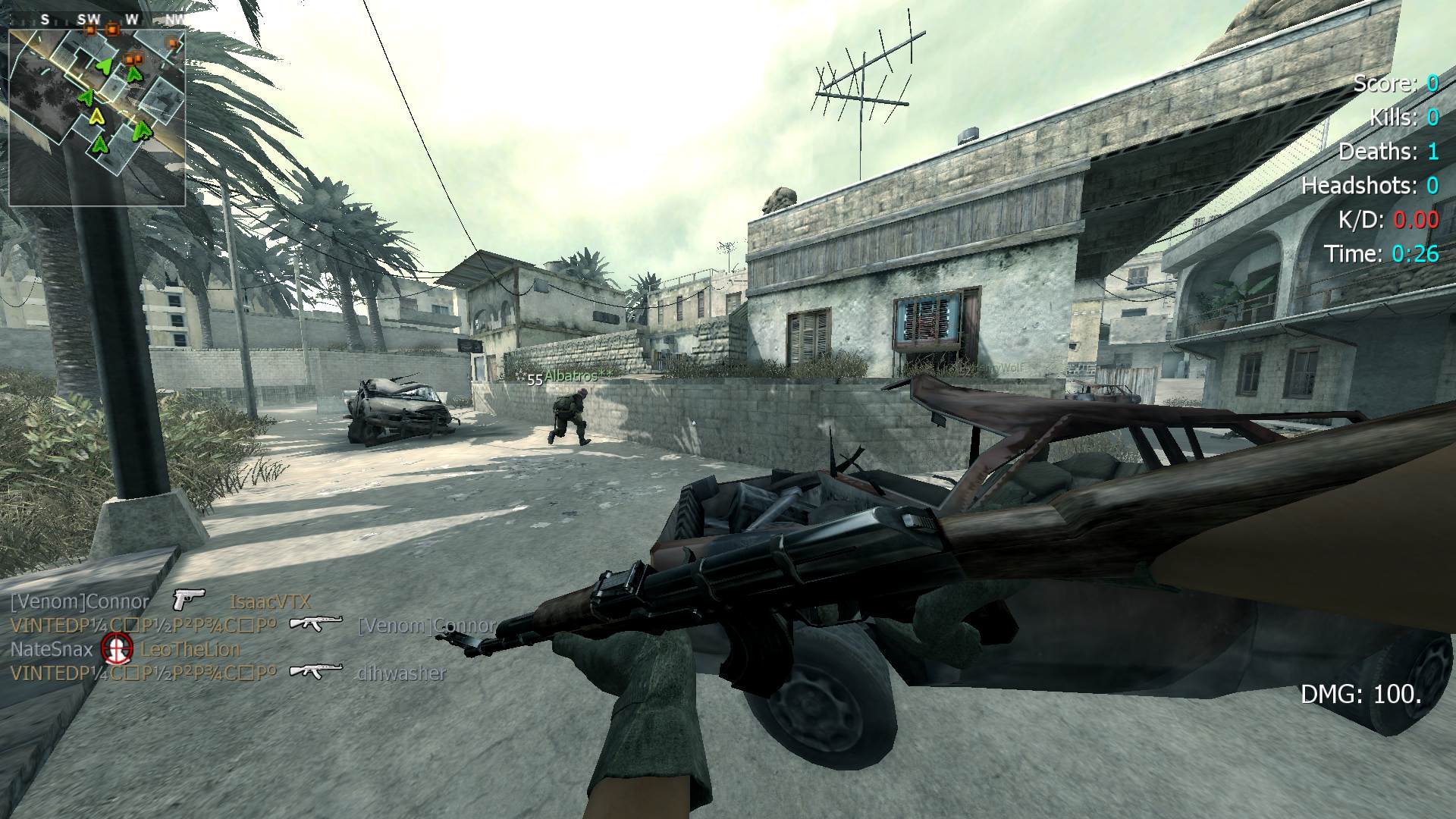Click the headshot icon beside LeoTheLion

click(x=116, y=648)
